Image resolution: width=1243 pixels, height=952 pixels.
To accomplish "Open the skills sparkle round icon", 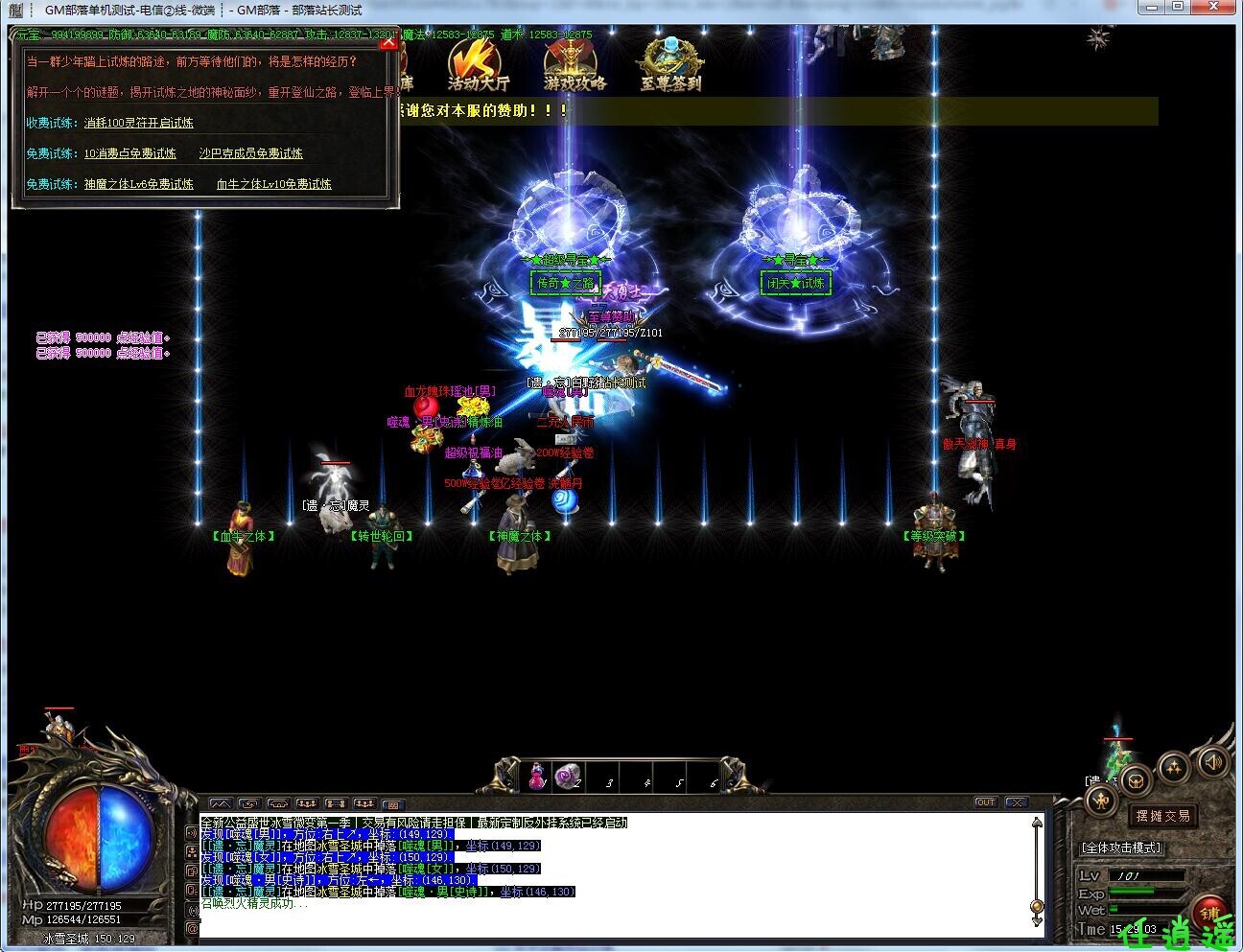I will (1174, 766).
